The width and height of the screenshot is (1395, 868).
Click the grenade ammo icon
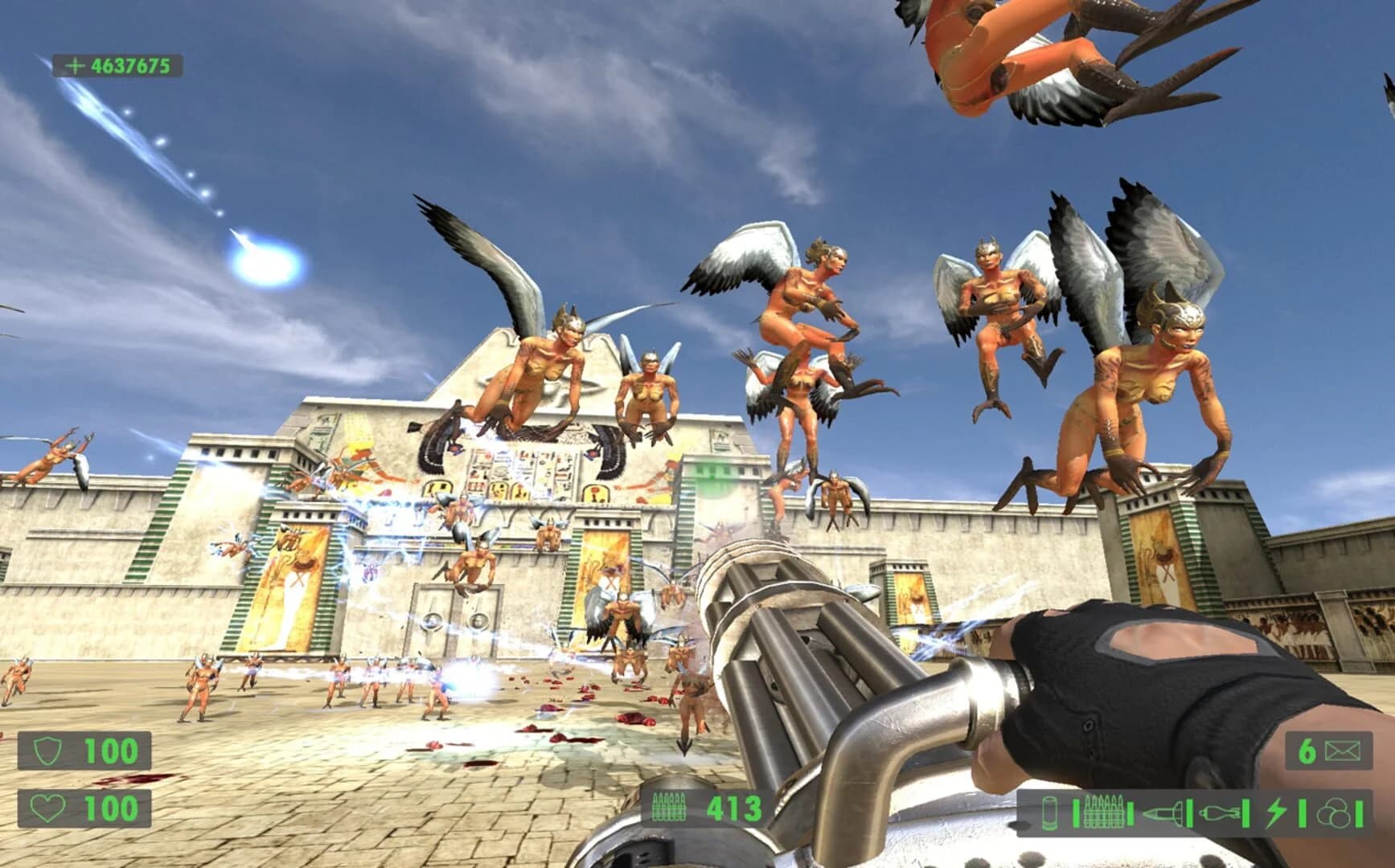click(1221, 812)
